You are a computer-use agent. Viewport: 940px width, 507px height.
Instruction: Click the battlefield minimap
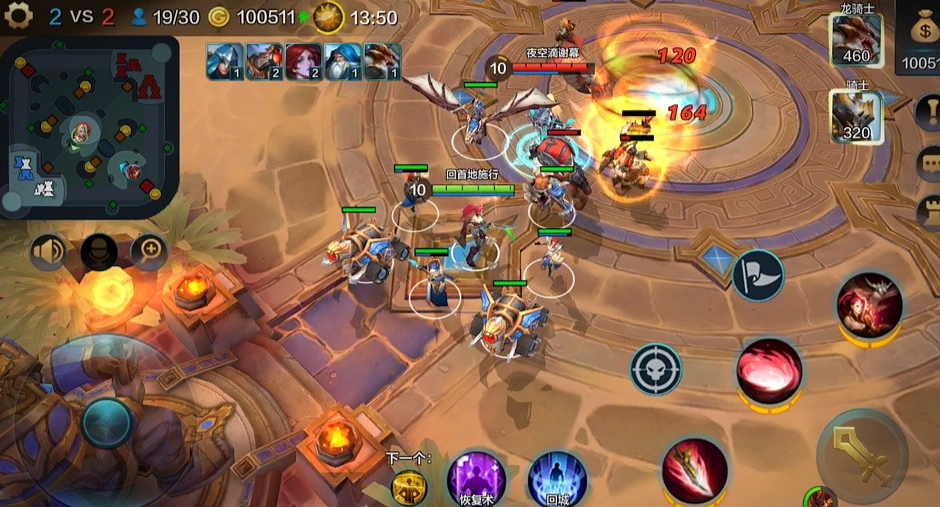(90, 127)
